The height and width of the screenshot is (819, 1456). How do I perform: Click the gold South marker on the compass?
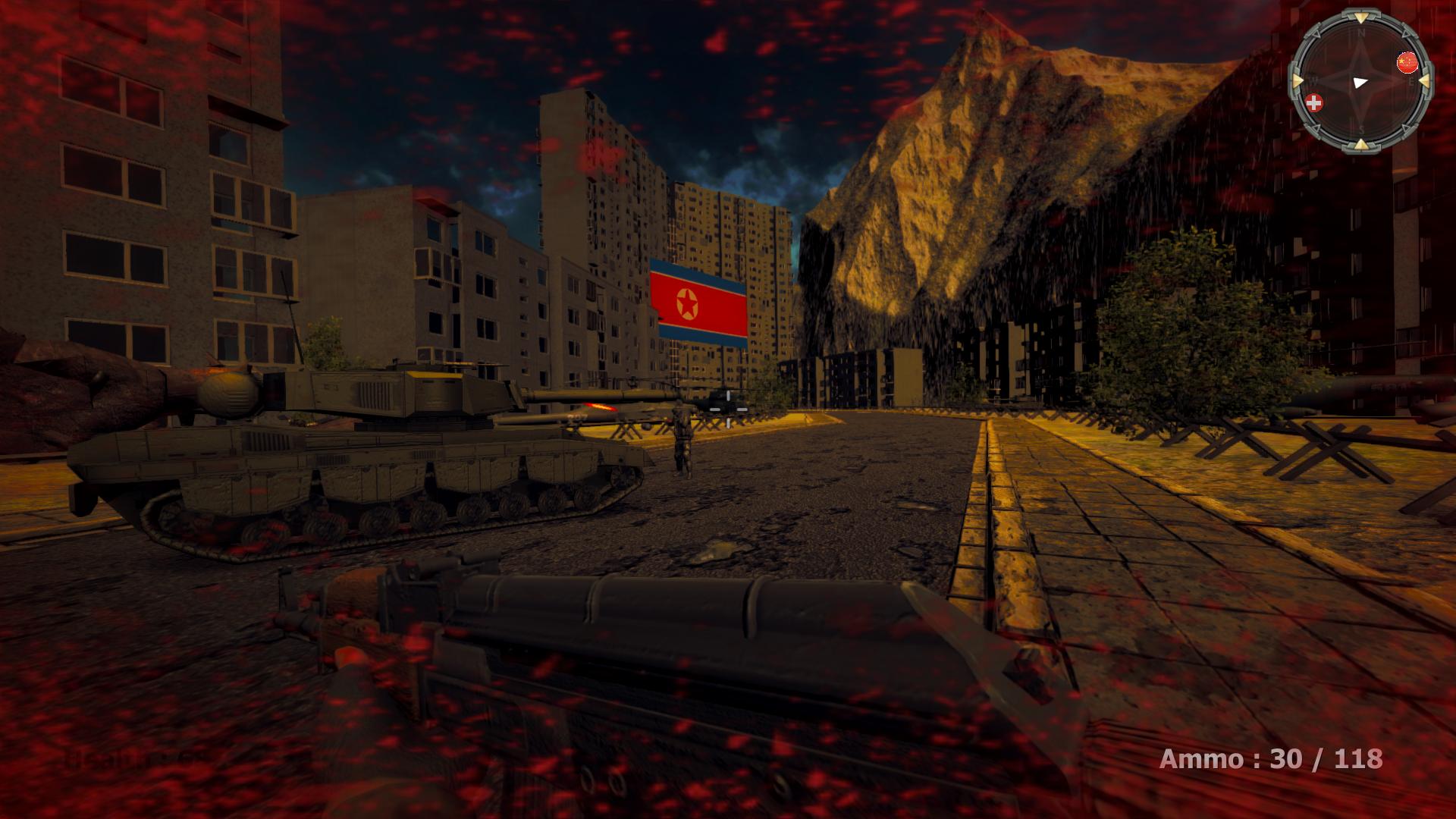point(1361,143)
